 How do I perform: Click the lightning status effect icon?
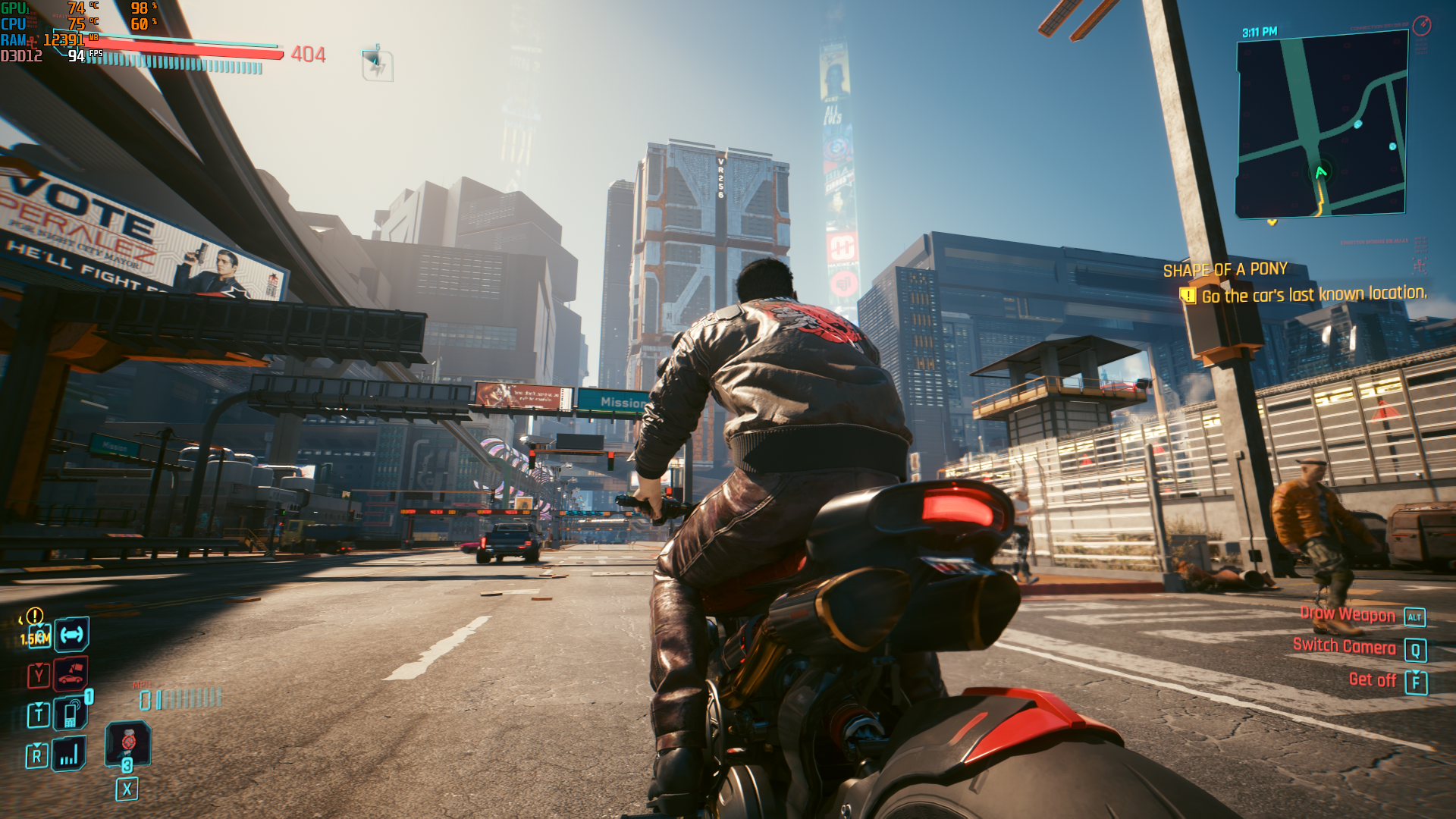click(x=377, y=65)
